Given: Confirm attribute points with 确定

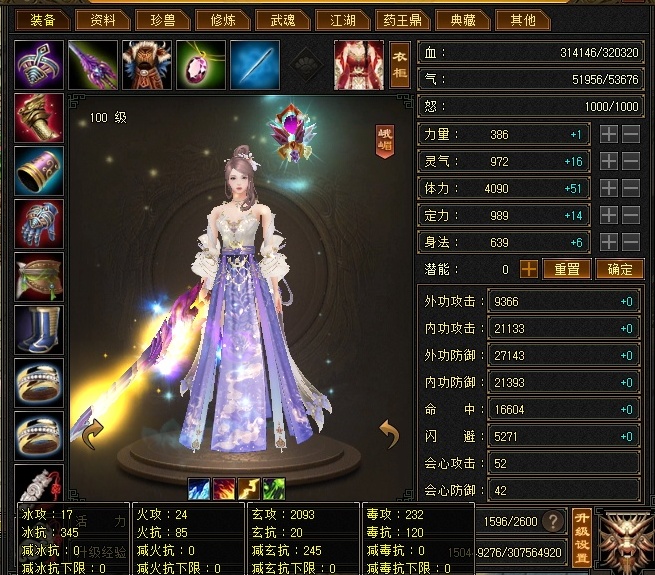Looking at the screenshot, I should pyautogui.click(x=620, y=269).
